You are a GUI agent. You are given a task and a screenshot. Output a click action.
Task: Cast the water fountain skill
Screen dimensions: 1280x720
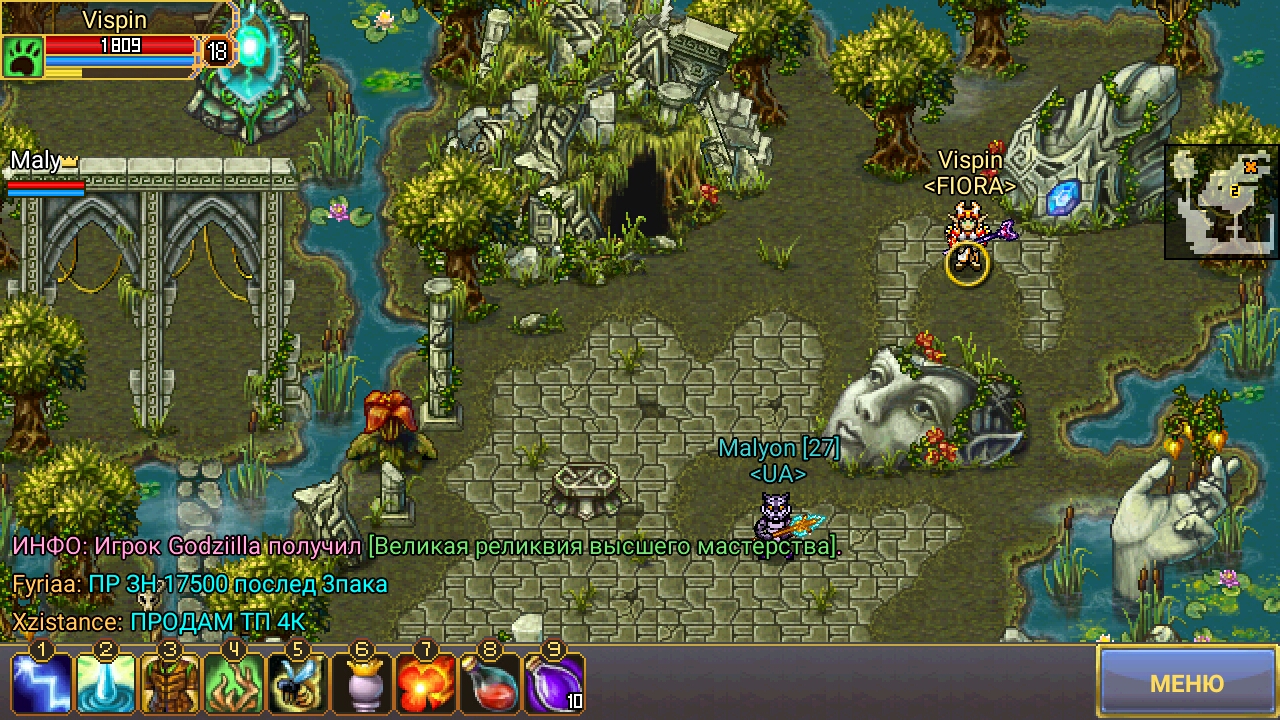(106, 683)
